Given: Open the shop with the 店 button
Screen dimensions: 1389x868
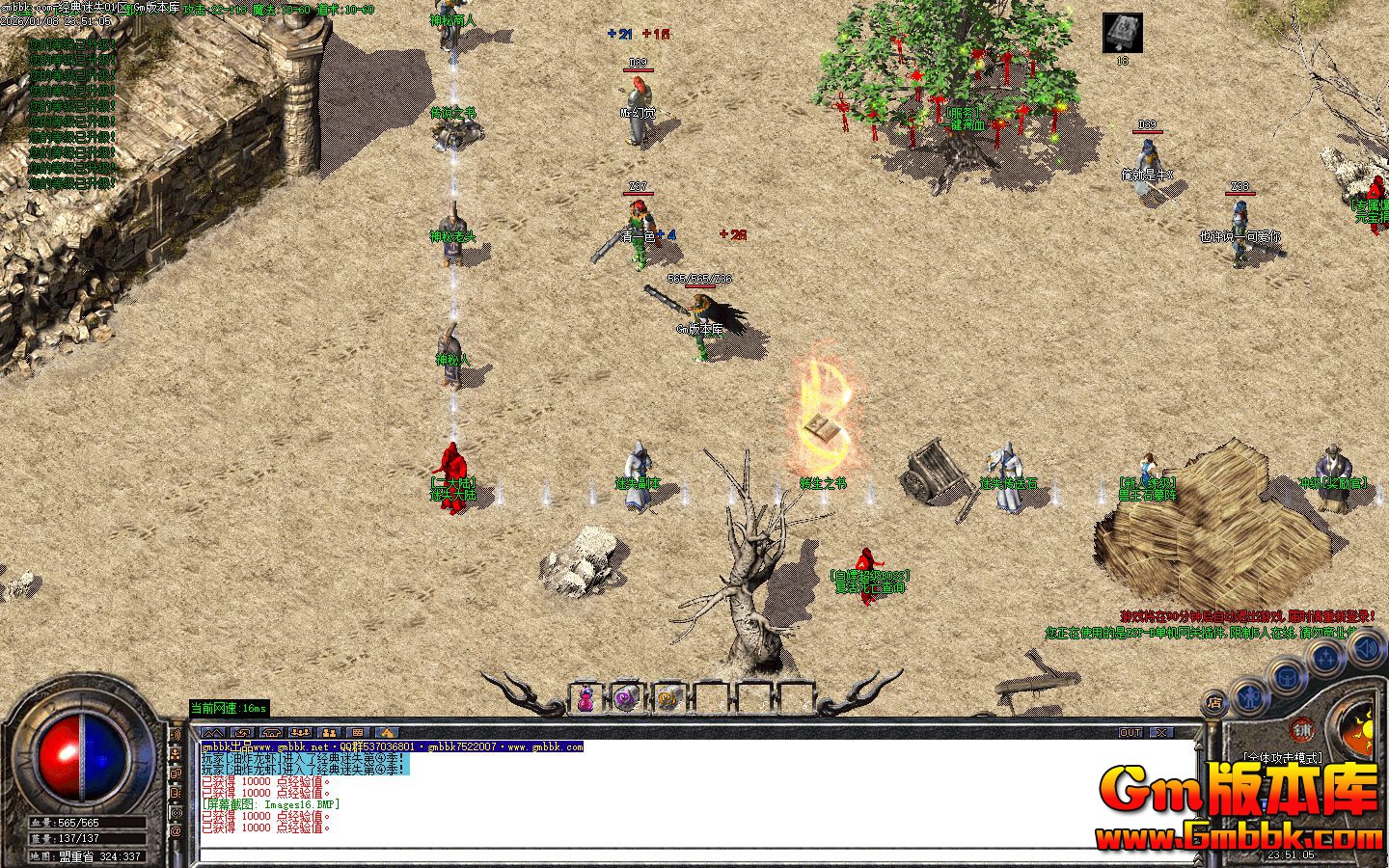Looking at the screenshot, I should 1215,703.
